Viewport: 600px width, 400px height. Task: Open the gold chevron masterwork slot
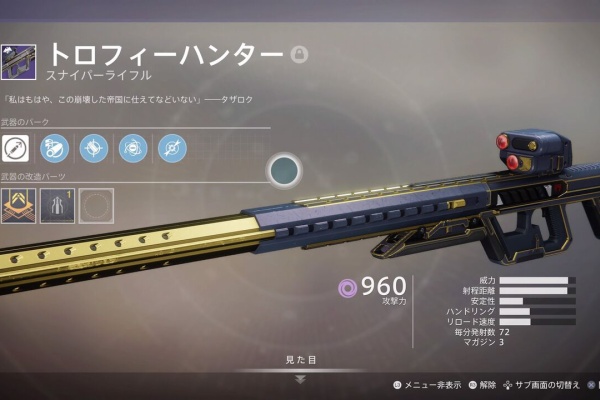[18, 205]
